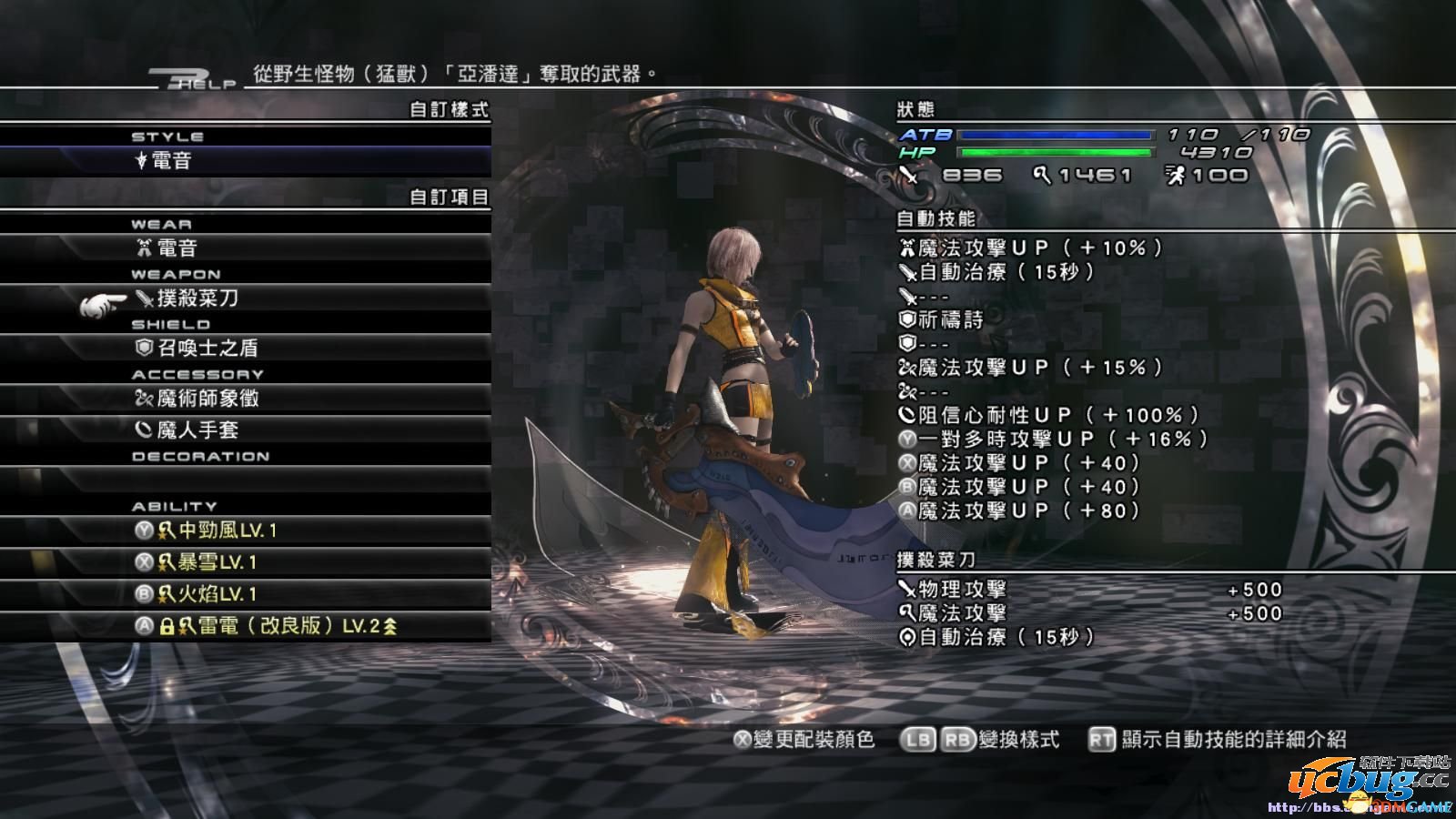Pick the 暴雪 LV.1 ability row
This screenshot has height=819, width=1456.
coord(246,562)
